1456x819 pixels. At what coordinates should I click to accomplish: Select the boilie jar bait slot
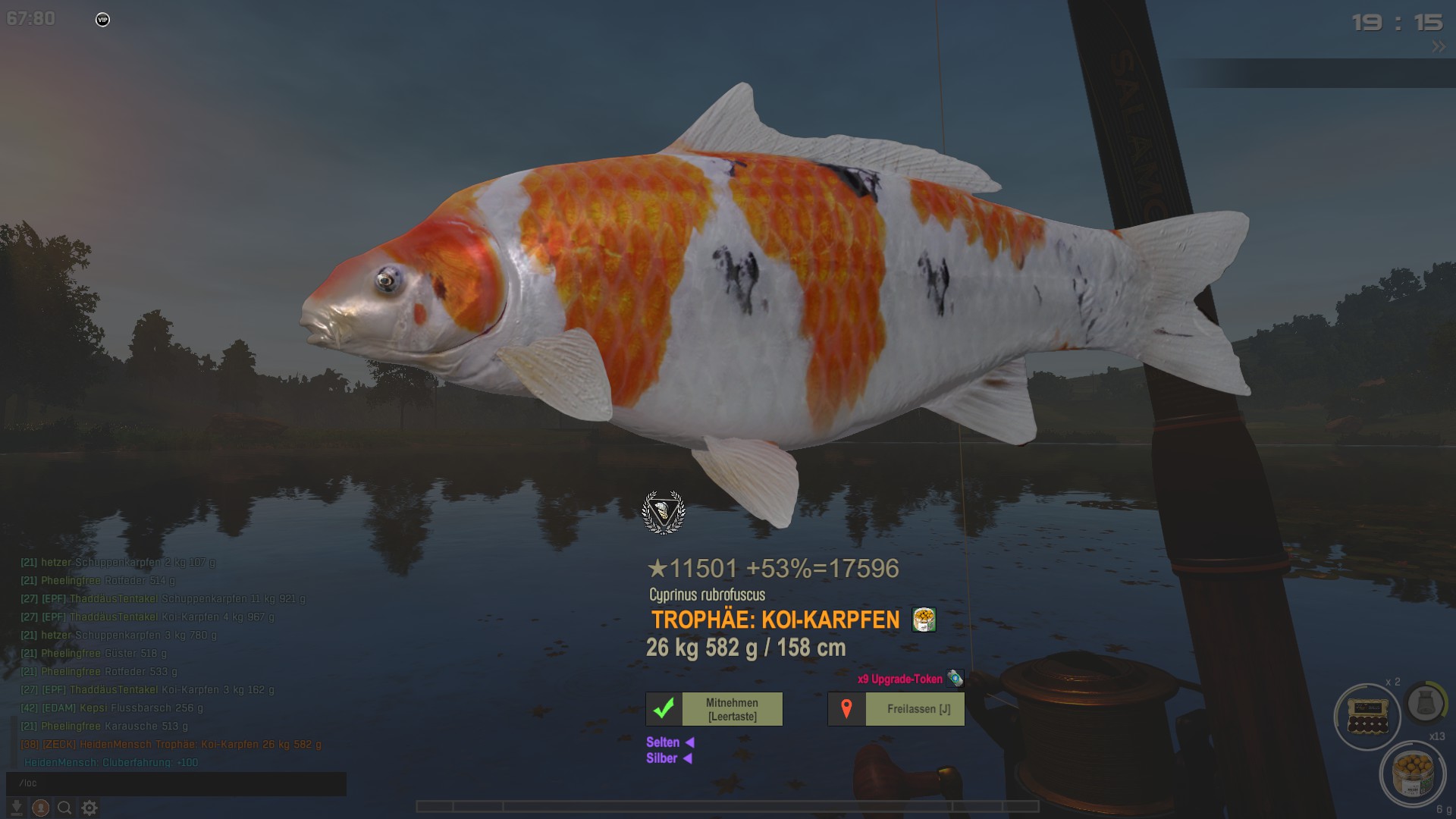(1413, 773)
